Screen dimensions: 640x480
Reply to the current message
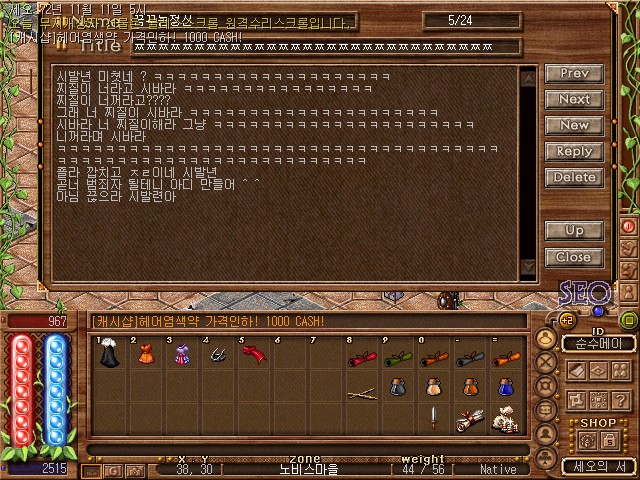[x=574, y=151]
